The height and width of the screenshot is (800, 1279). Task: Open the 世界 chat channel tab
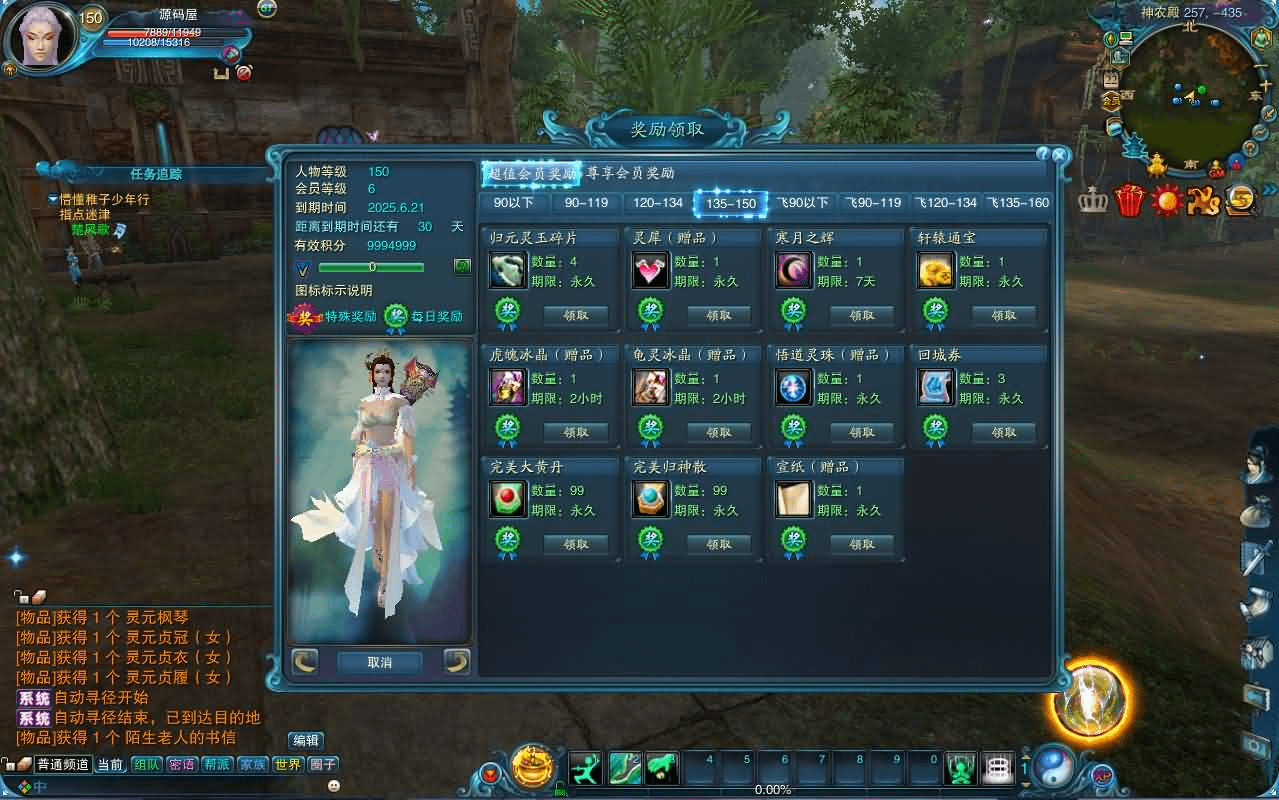pyautogui.click(x=288, y=765)
